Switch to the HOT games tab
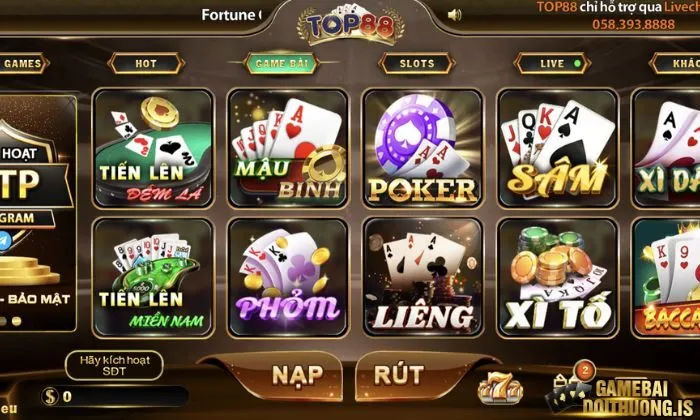Image resolution: width=700 pixels, height=420 pixels. coord(146,63)
